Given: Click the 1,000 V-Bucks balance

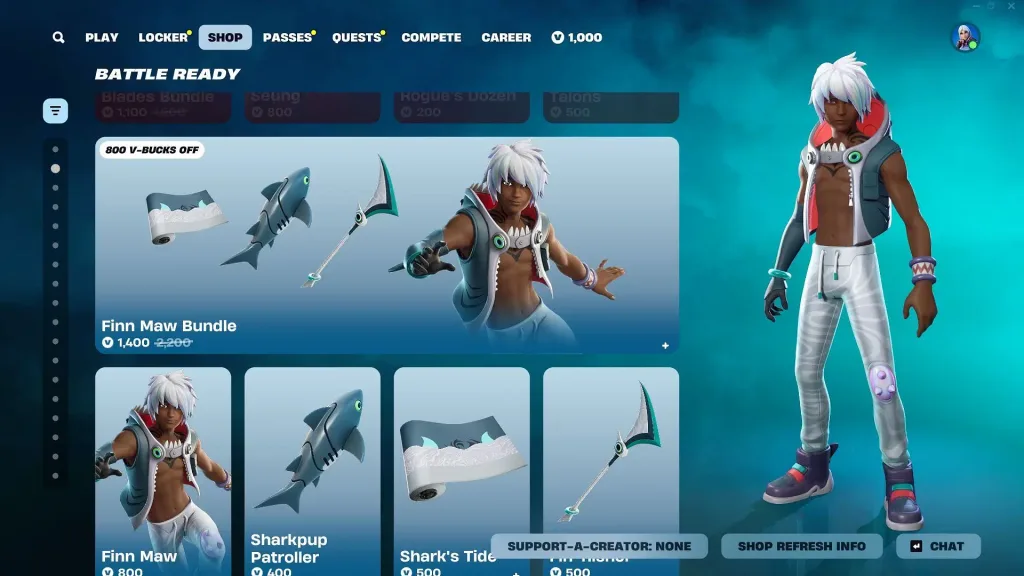Looking at the screenshot, I should click(577, 38).
